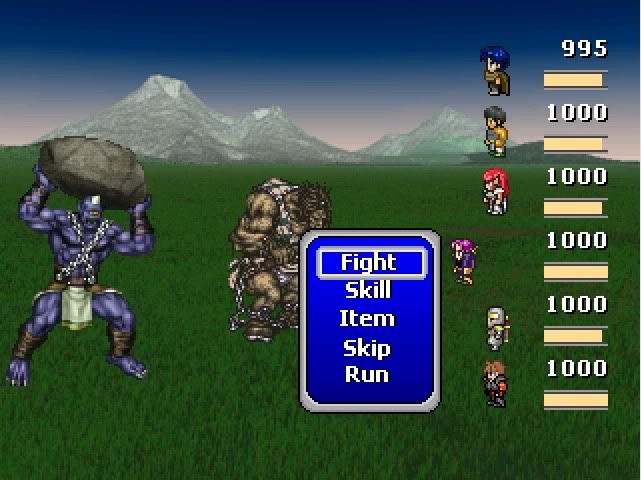Open the Skill menu
Image resolution: width=641 pixels, height=480 pixels.
click(369, 291)
